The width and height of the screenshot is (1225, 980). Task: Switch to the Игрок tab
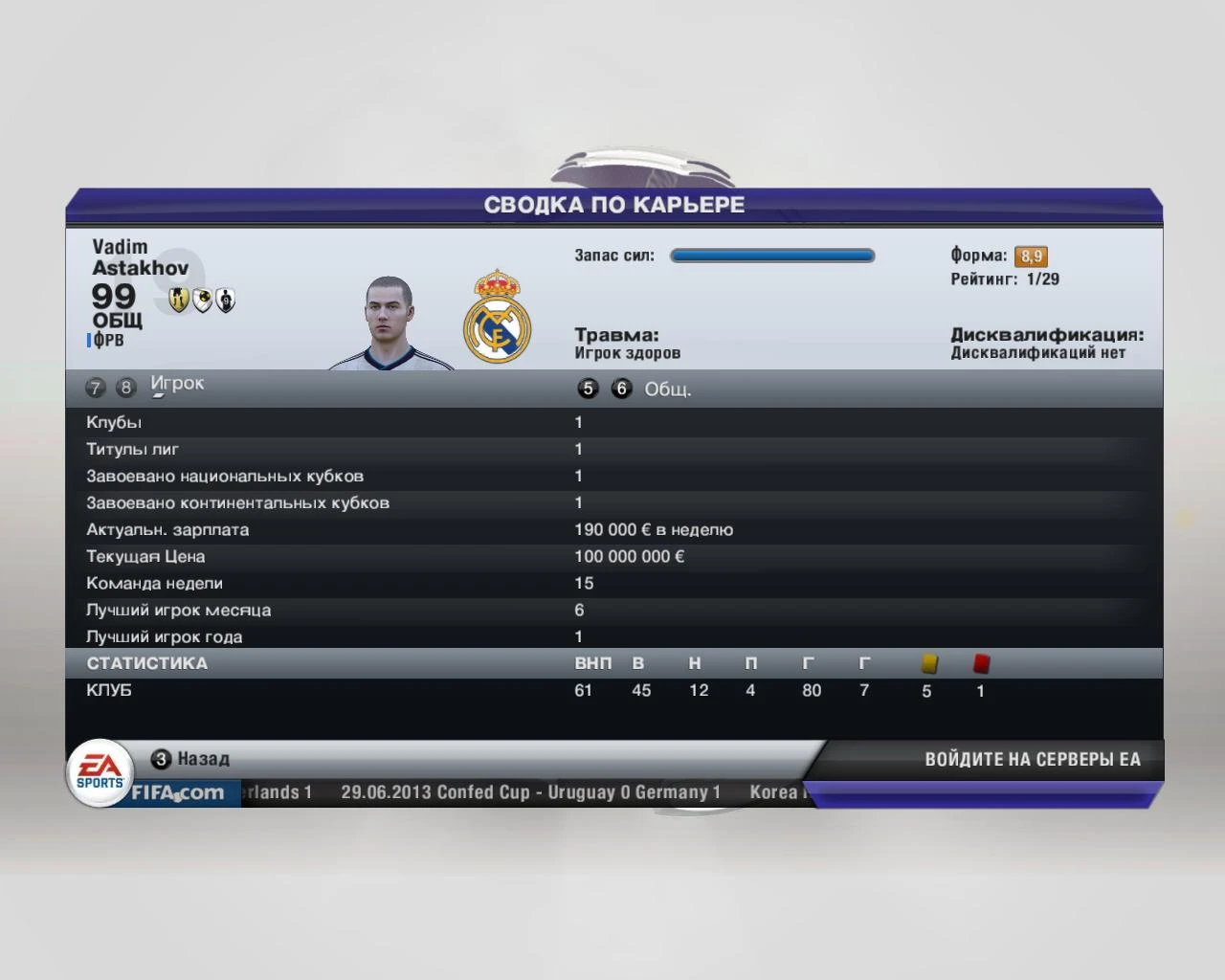pyautogui.click(x=178, y=383)
